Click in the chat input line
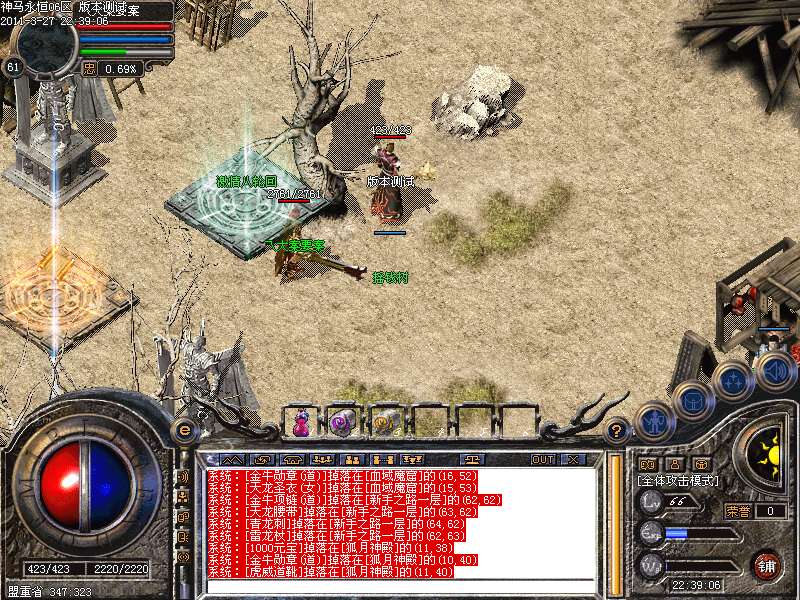The image size is (800, 600). (400, 587)
